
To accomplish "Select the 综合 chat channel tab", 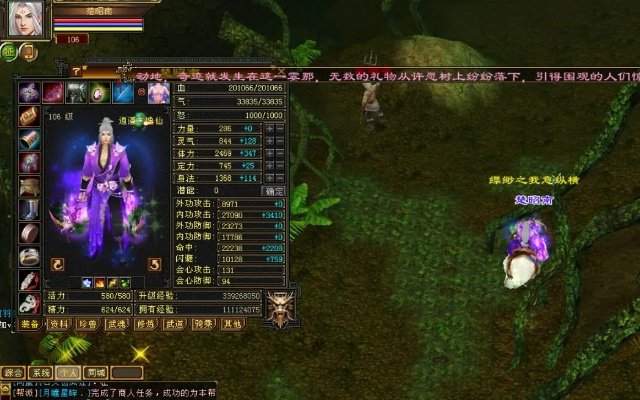I will (13, 372).
